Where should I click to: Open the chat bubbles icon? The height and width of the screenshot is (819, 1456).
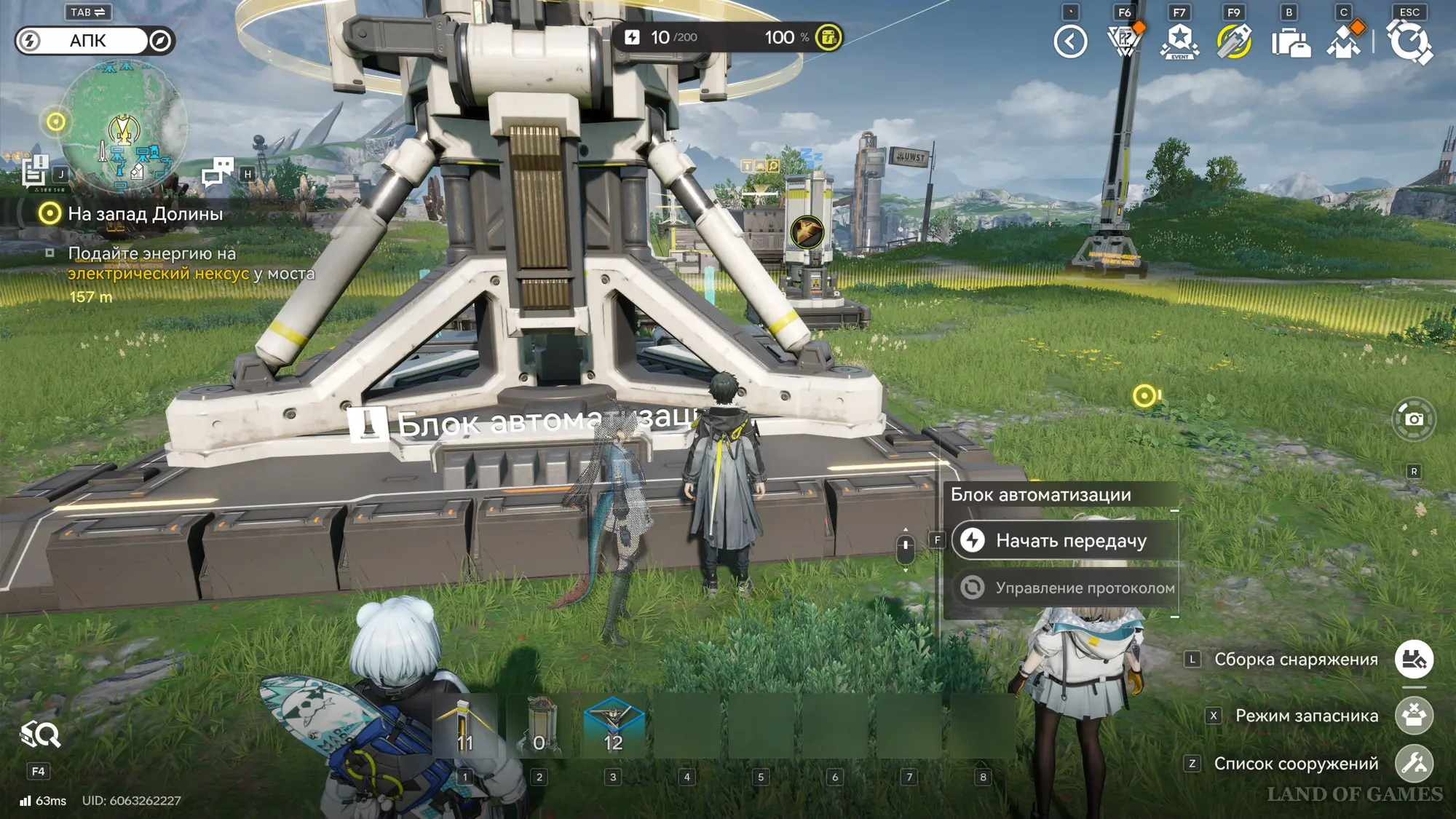217,172
